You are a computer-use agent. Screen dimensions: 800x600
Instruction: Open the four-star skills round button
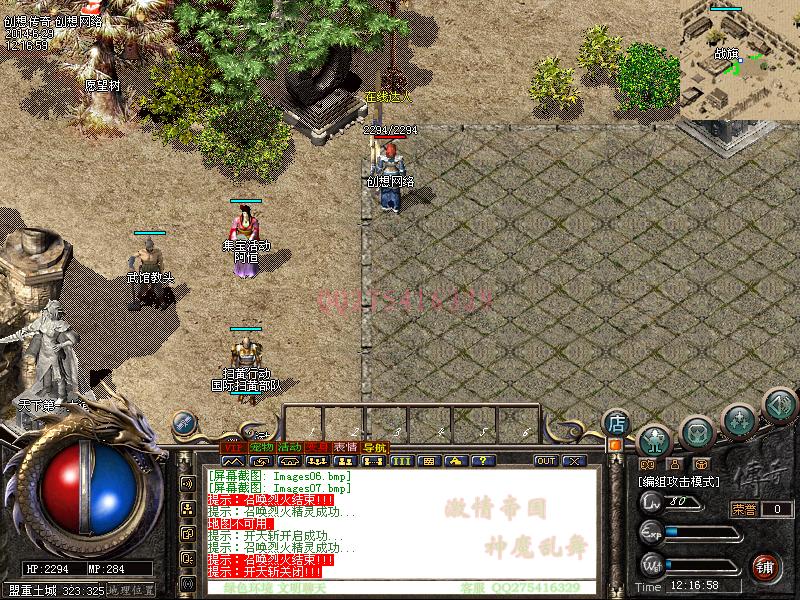coord(739,418)
